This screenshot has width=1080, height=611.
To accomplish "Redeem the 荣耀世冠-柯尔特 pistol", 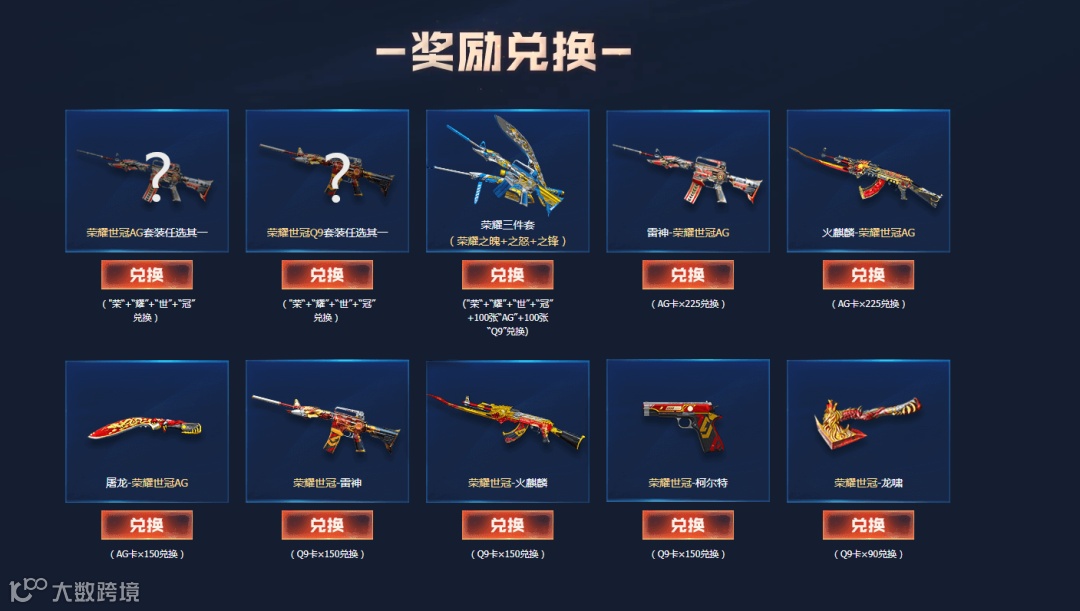I will point(688,525).
